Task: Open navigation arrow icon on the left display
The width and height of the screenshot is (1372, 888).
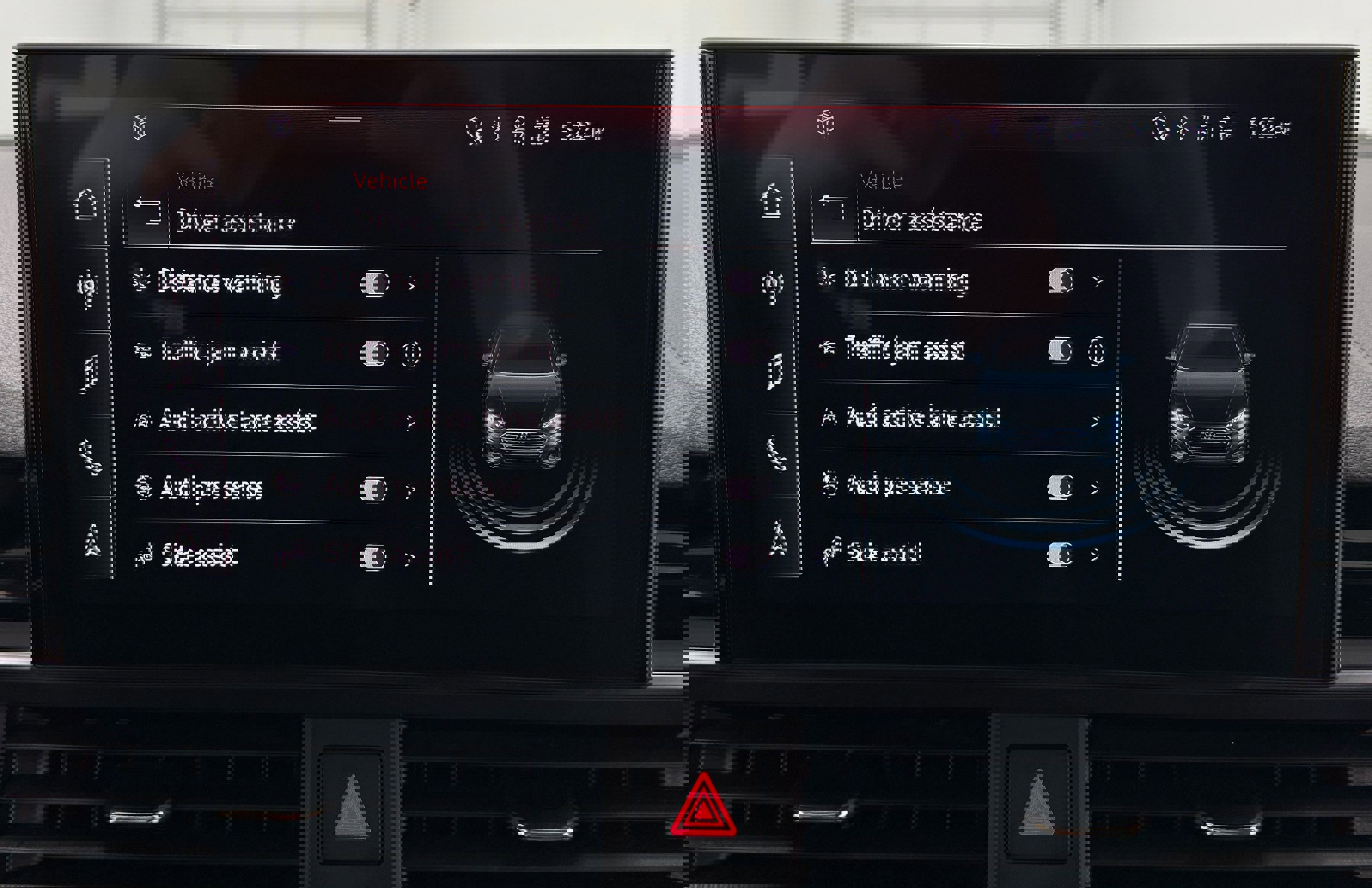Action: 92,540
